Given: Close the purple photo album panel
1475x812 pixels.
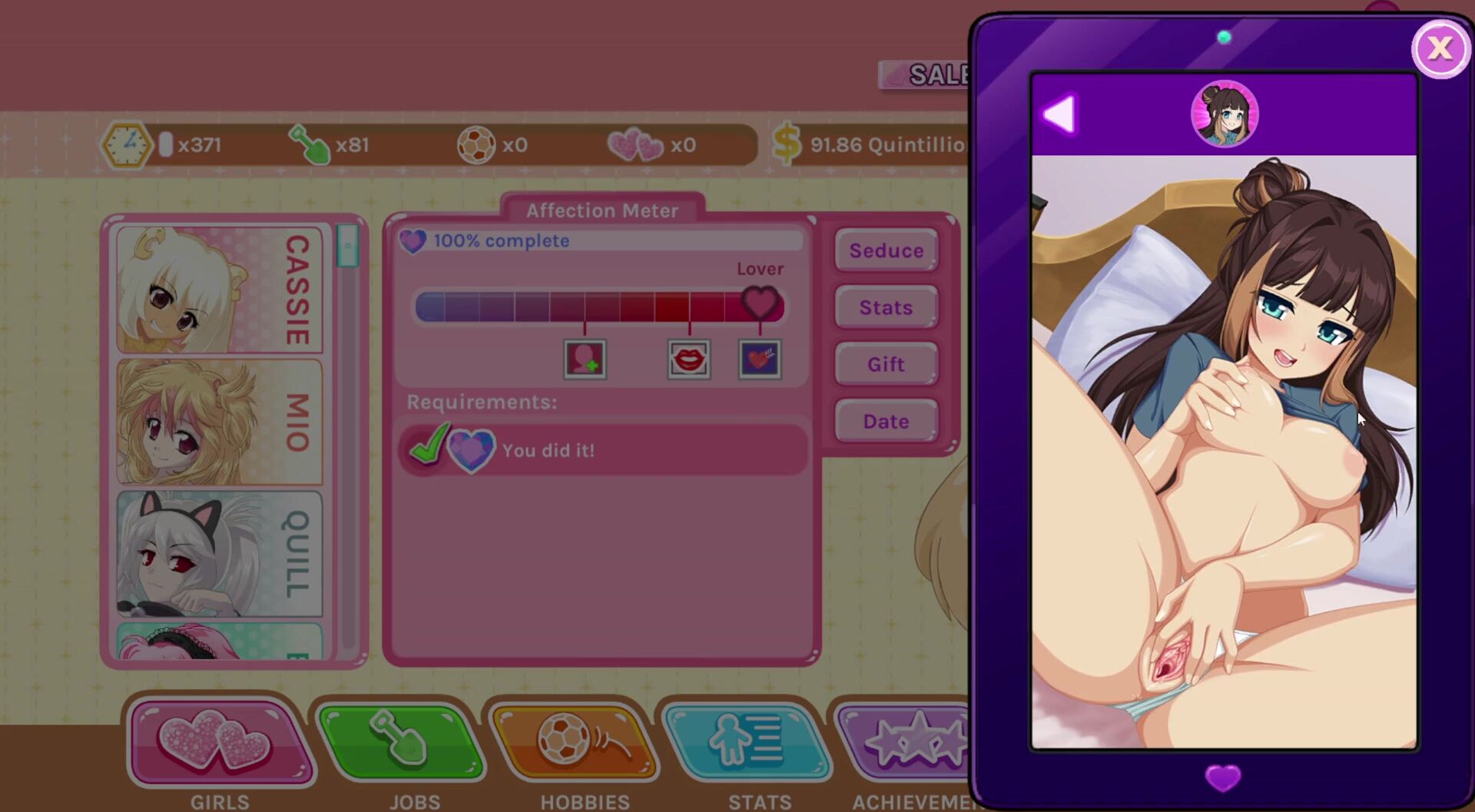Looking at the screenshot, I should tap(1439, 49).
